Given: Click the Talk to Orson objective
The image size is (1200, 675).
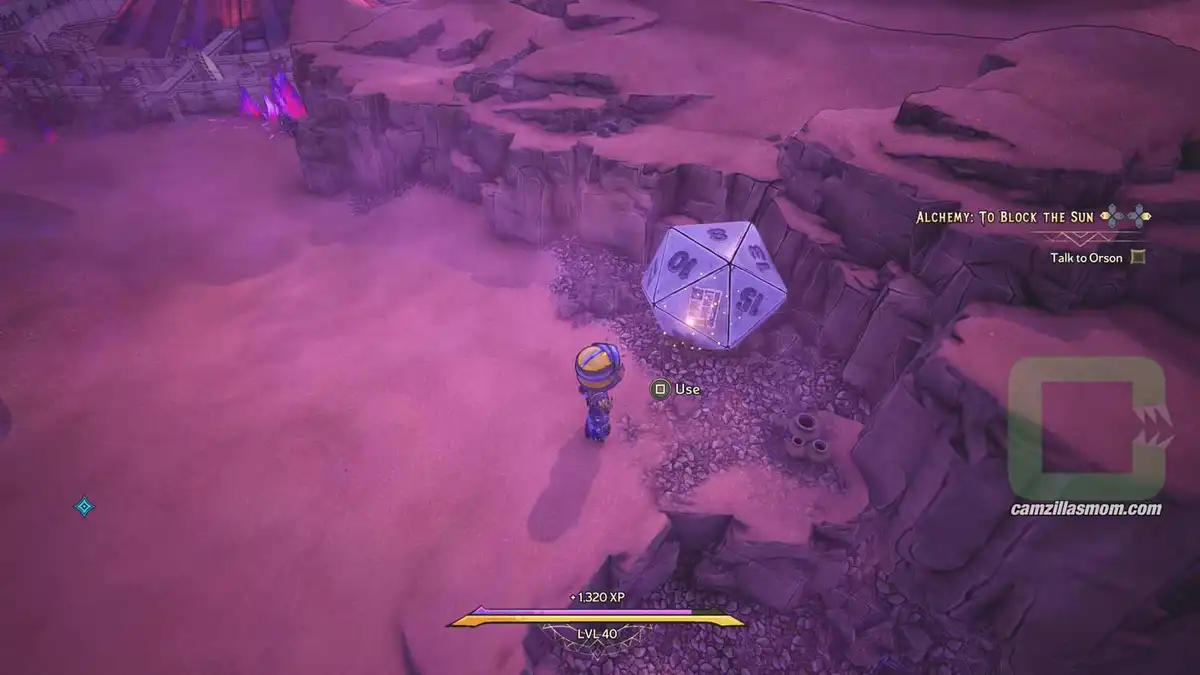Looking at the screenshot, I should (1086, 257).
